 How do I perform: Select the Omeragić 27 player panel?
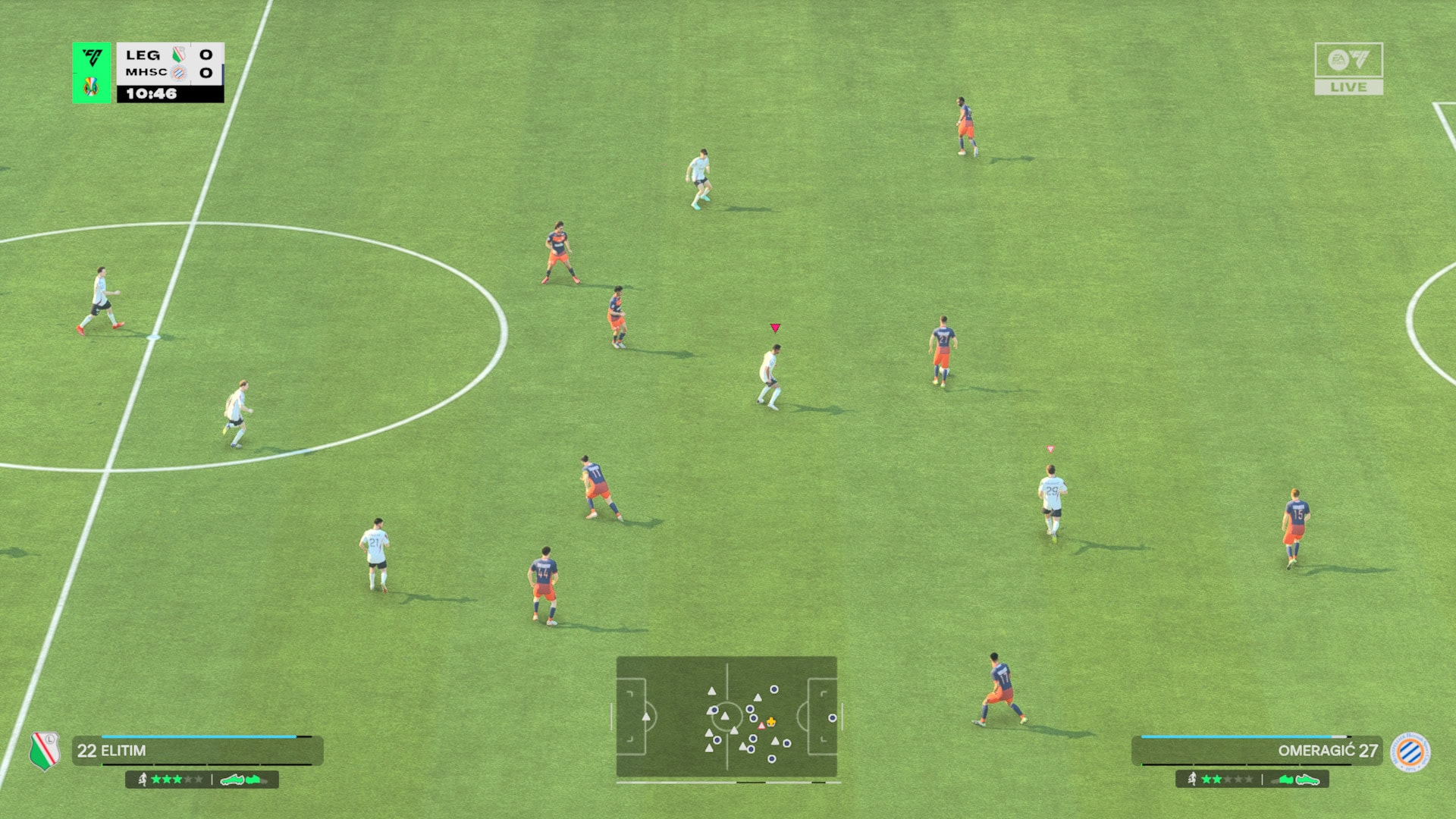click(1256, 751)
